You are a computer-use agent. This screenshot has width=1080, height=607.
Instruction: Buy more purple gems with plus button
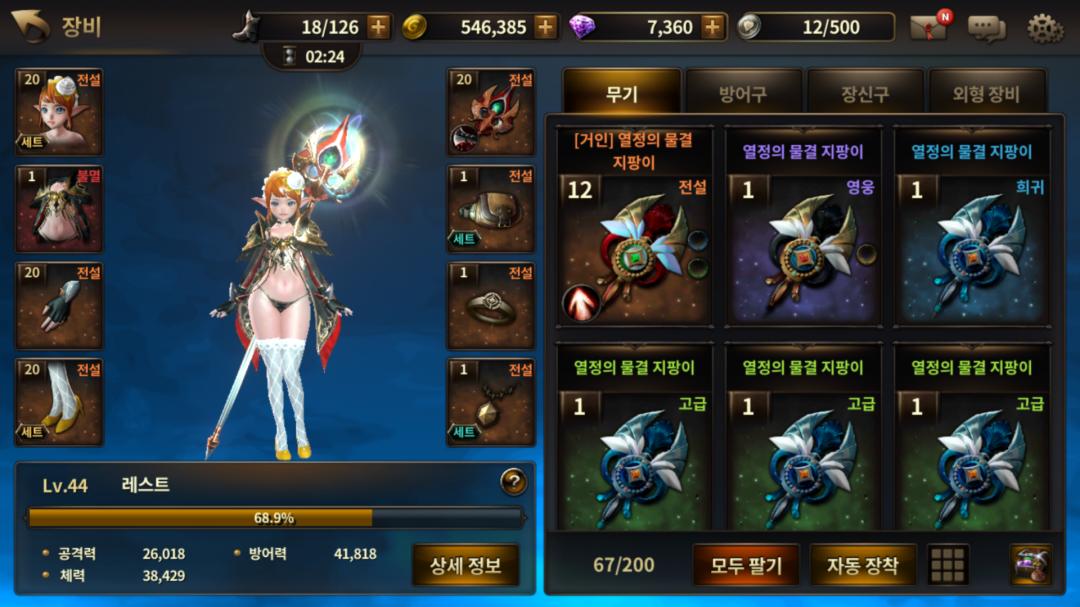click(x=712, y=27)
